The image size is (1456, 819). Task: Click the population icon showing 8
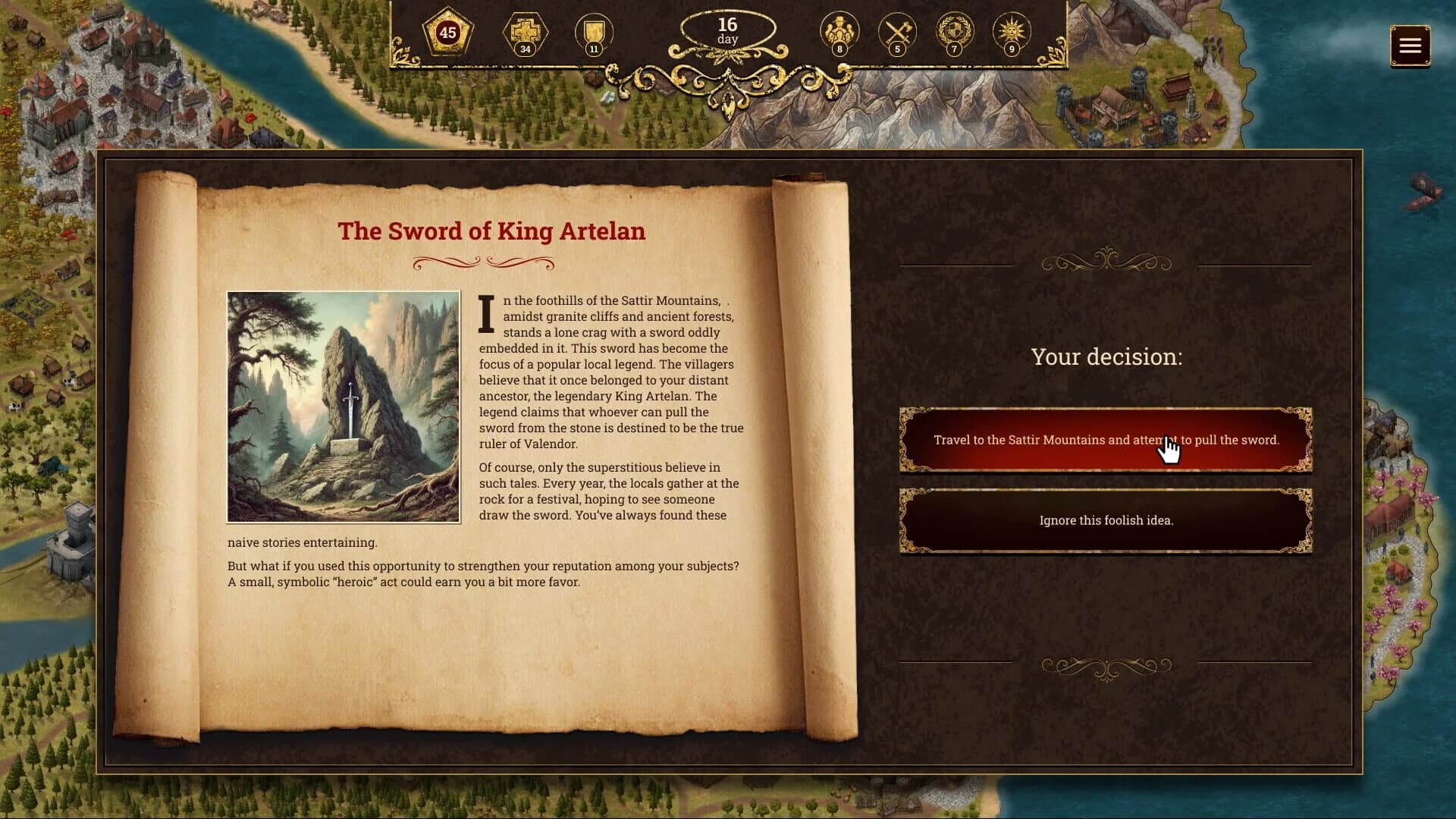coord(839,30)
